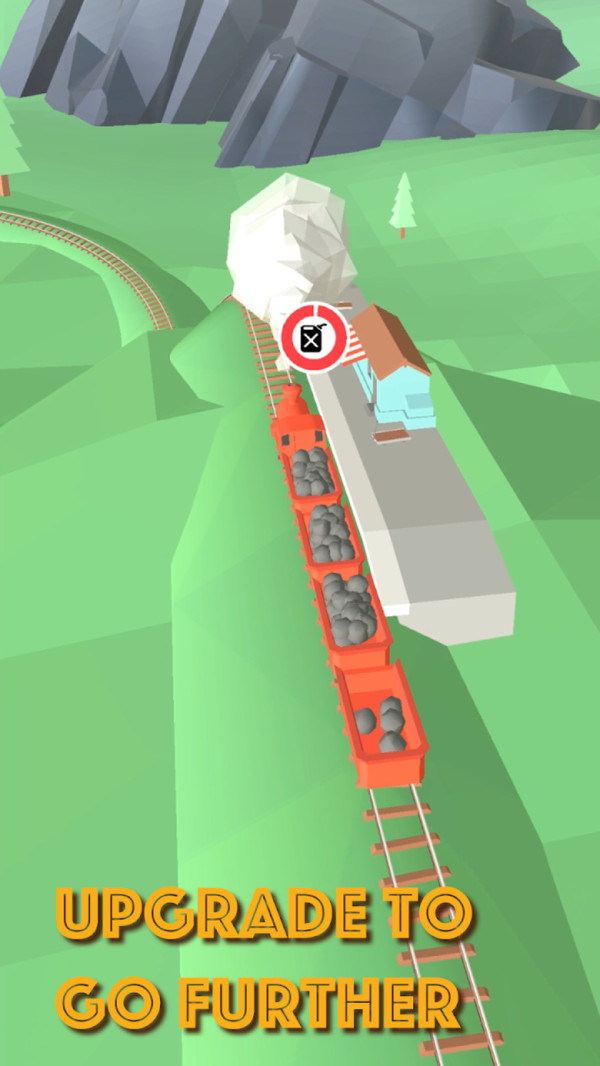Tap the red fuel can marker

pyautogui.click(x=314, y=339)
